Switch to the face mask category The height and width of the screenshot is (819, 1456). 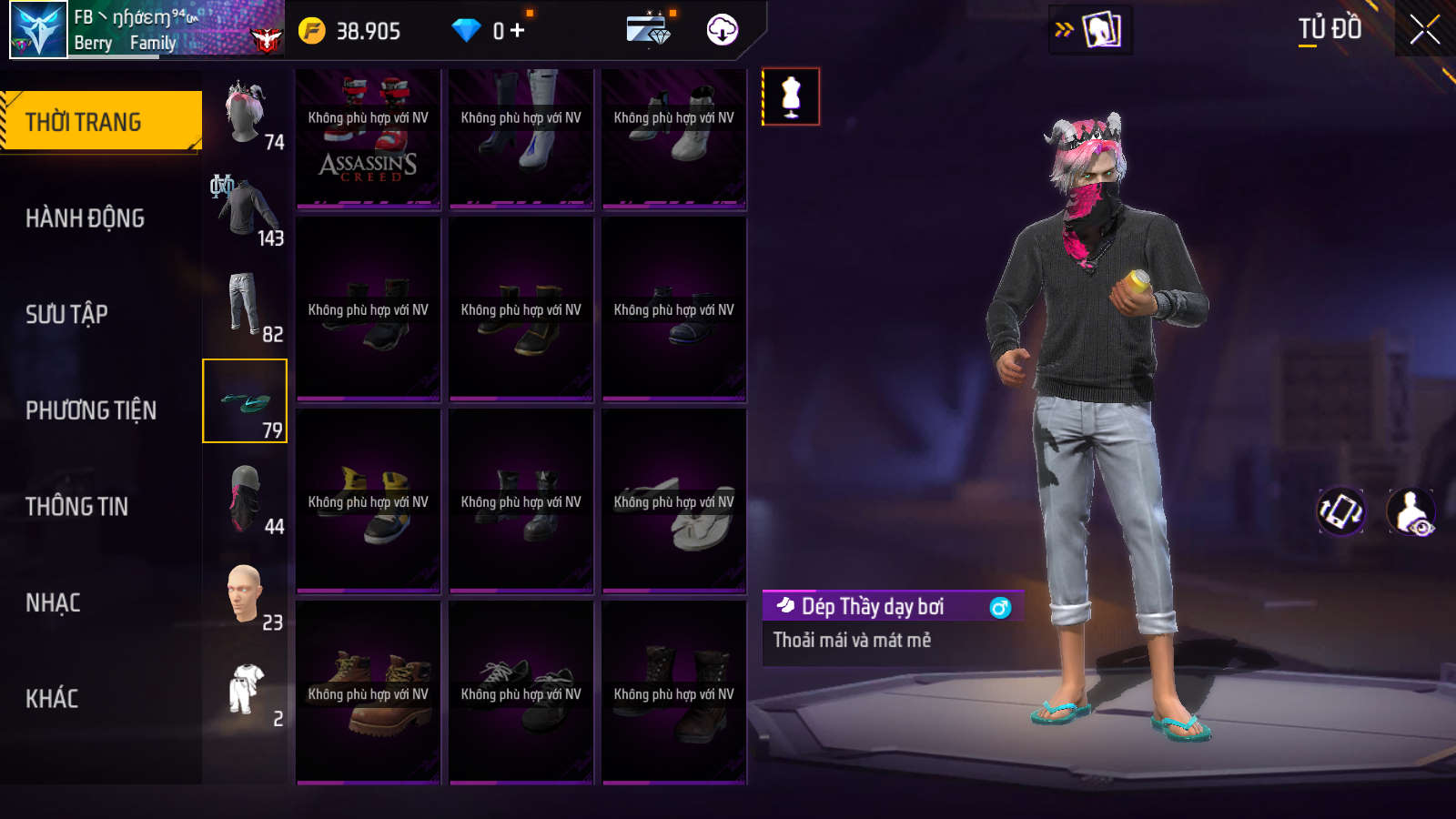coord(245,498)
